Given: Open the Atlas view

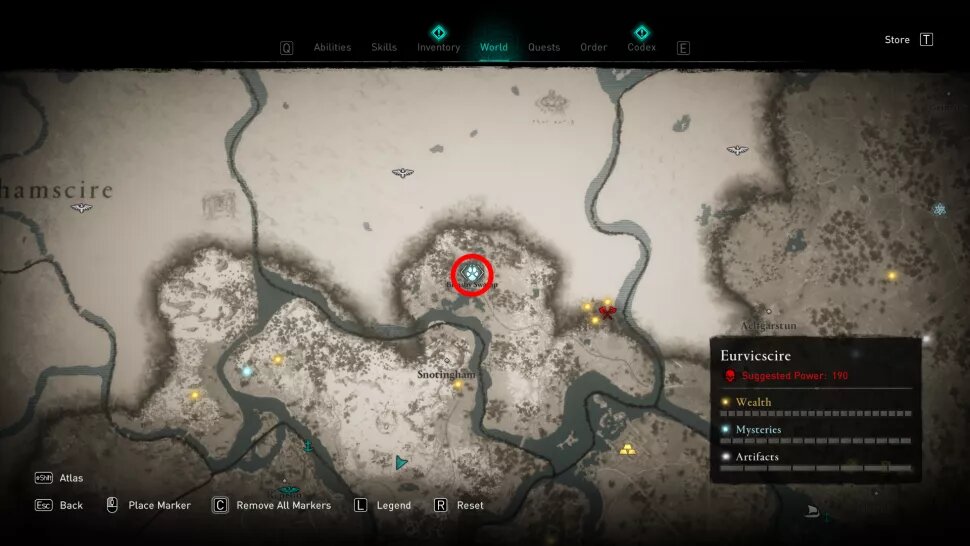Looking at the screenshot, I should click(x=71, y=478).
